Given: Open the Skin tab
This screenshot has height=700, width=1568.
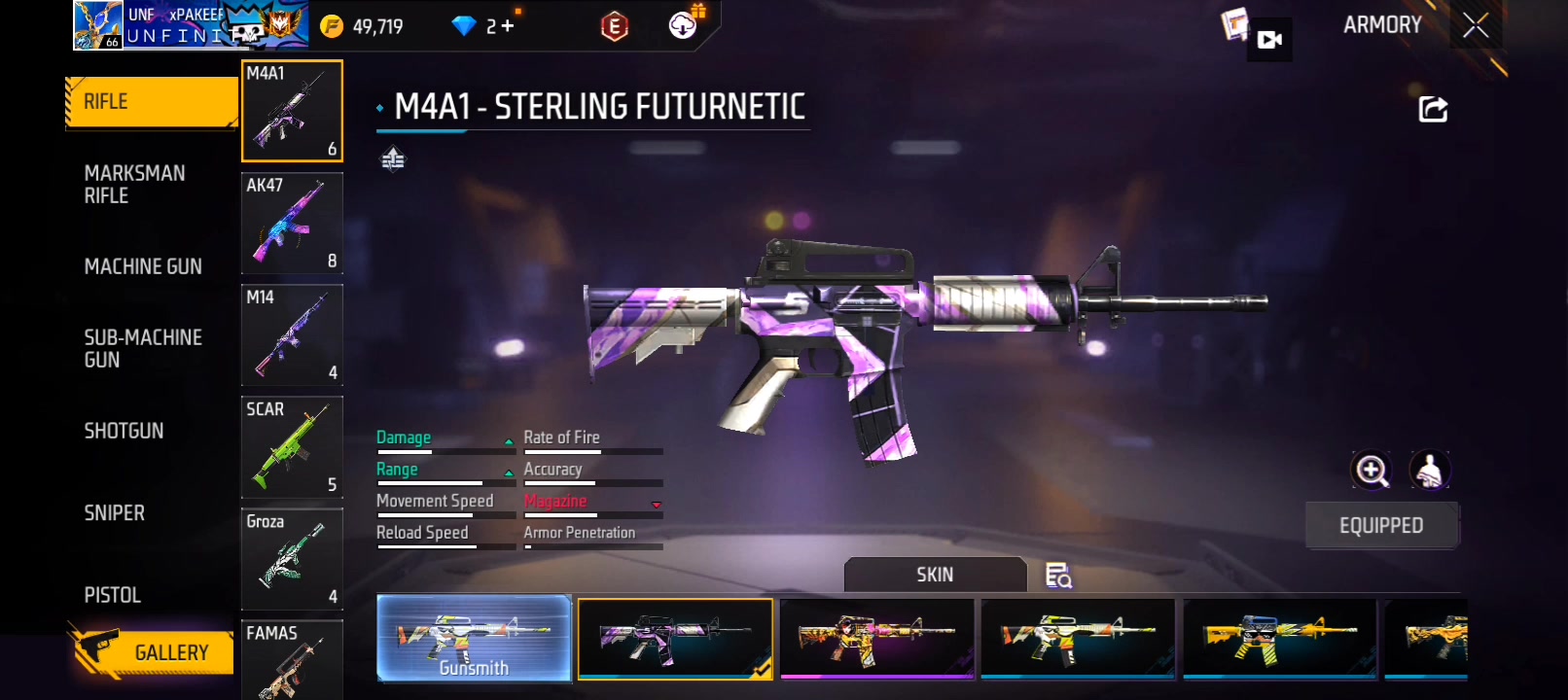Looking at the screenshot, I should (935, 575).
